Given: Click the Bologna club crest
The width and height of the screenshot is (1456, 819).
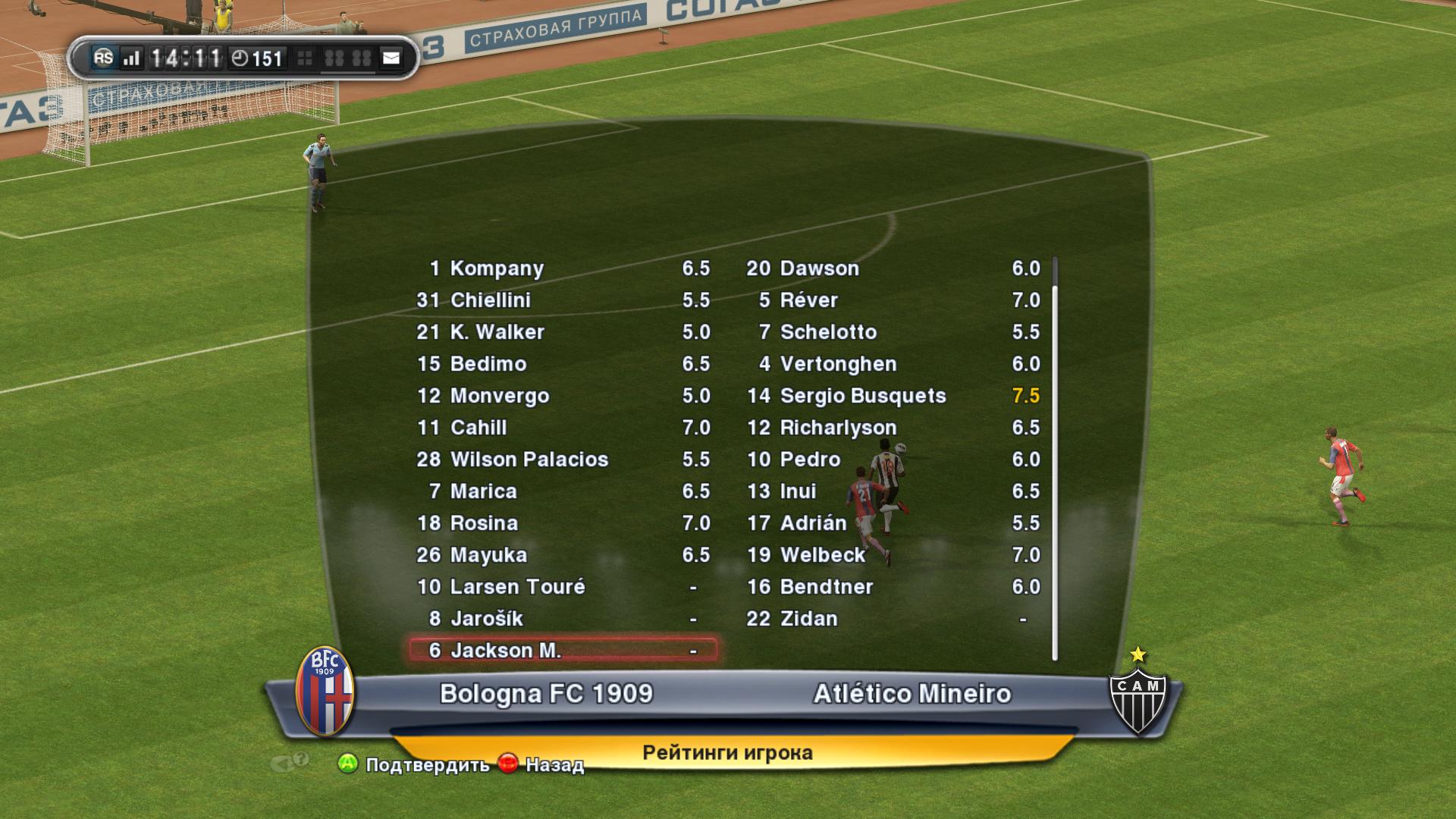Looking at the screenshot, I should pyautogui.click(x=325, y=692).
